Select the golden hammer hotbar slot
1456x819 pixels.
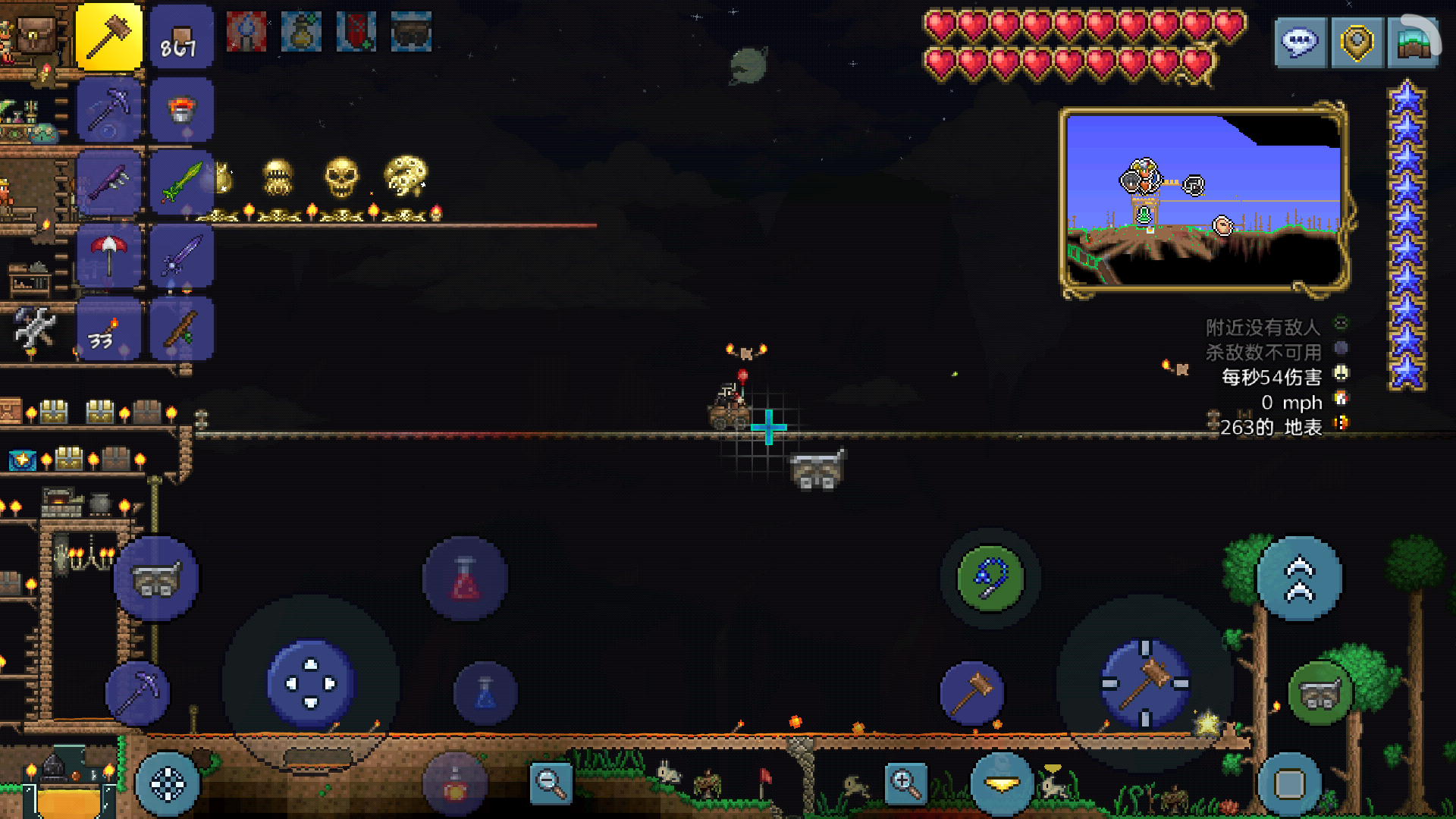[x=109, y=36]
